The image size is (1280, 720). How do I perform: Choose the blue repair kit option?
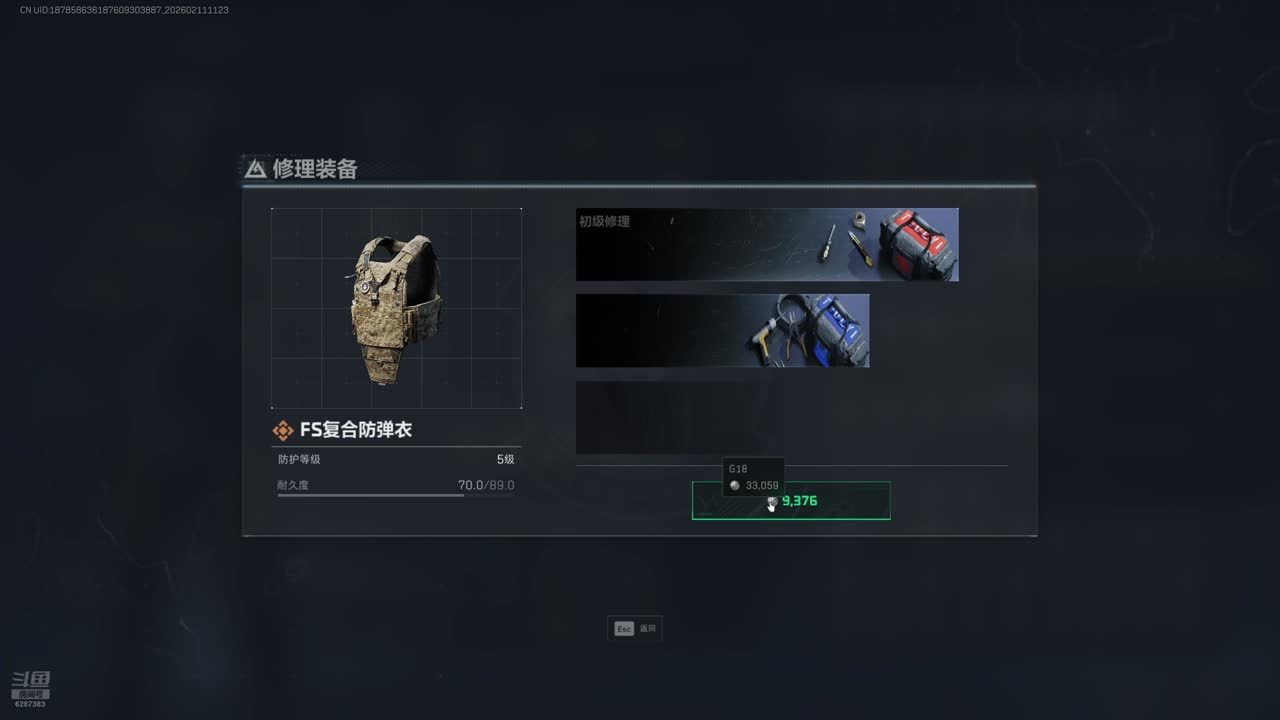722,331
